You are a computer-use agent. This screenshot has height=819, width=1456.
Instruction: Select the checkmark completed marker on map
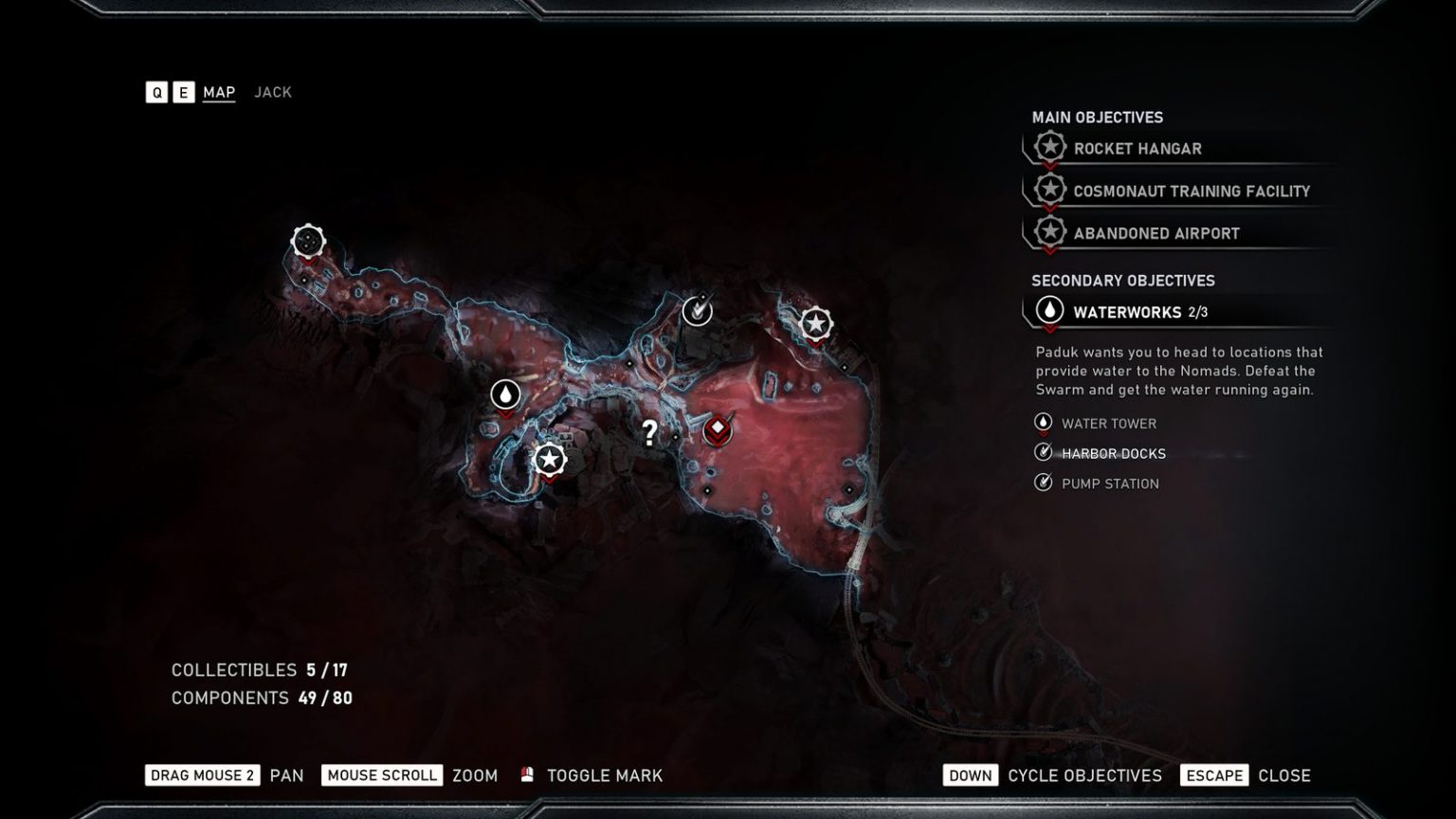(x=698, y=310)
